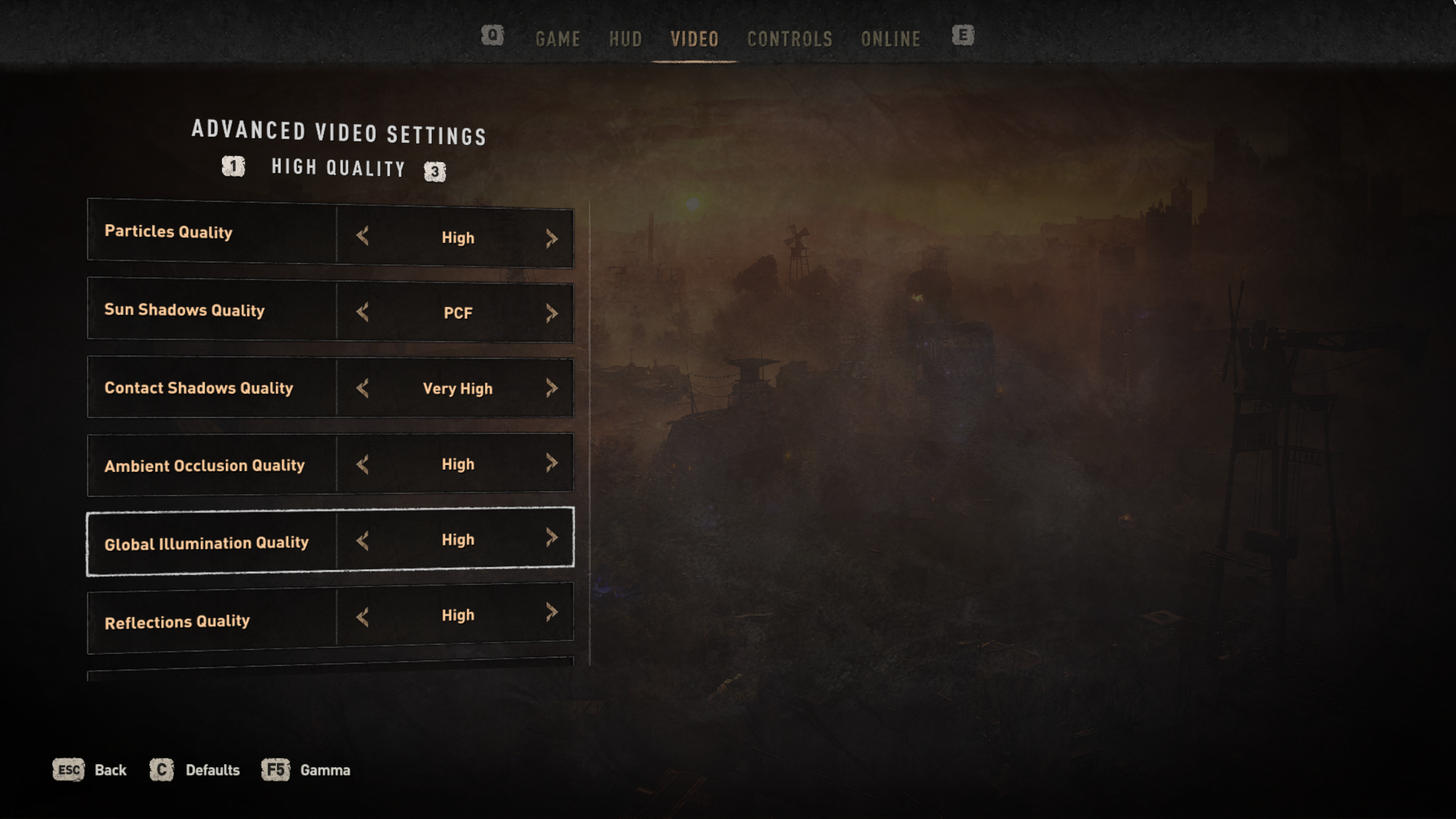Open the Gamma adjustment option
The width and height of the screenshot is (1456, 819).
click(x=306, y=770)
